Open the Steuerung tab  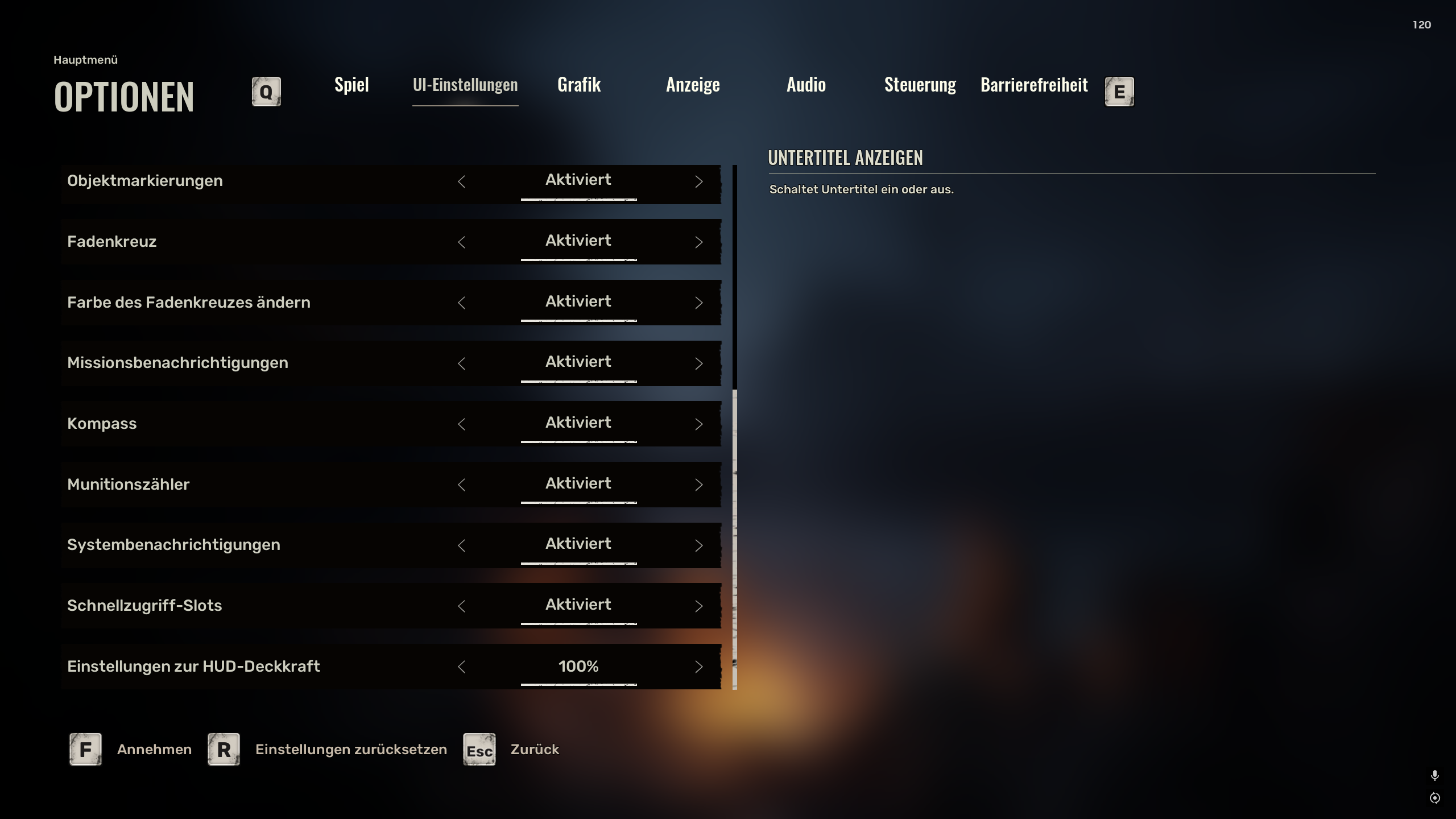point(920,85)
